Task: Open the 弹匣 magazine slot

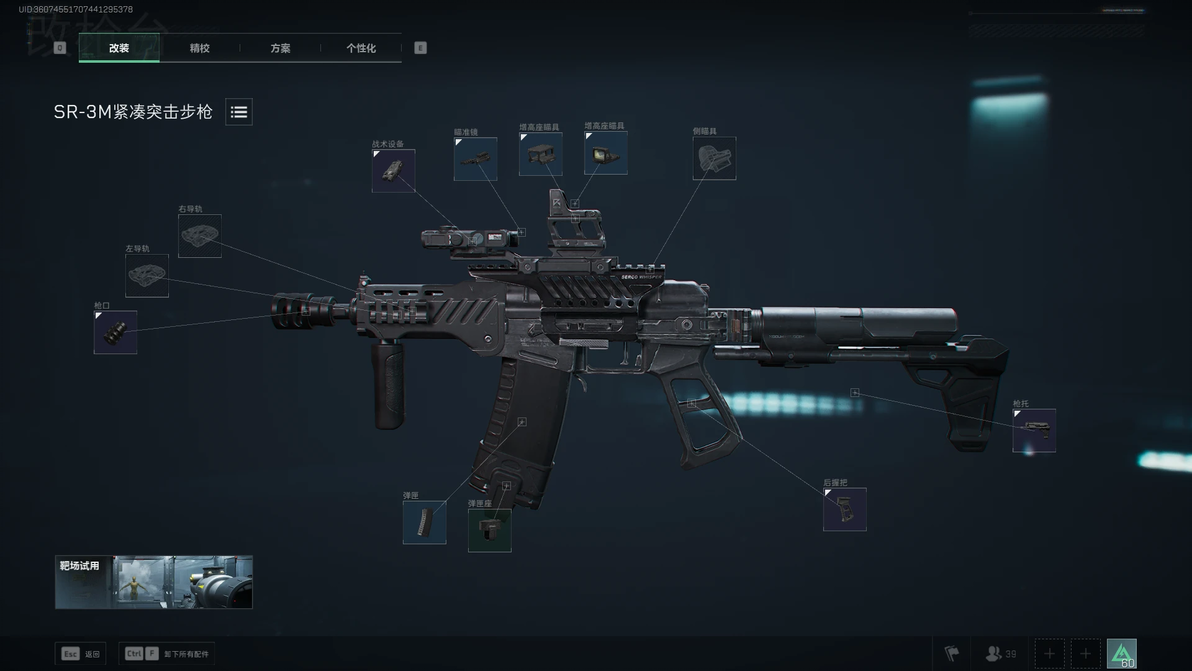Action: coord(424,522)
